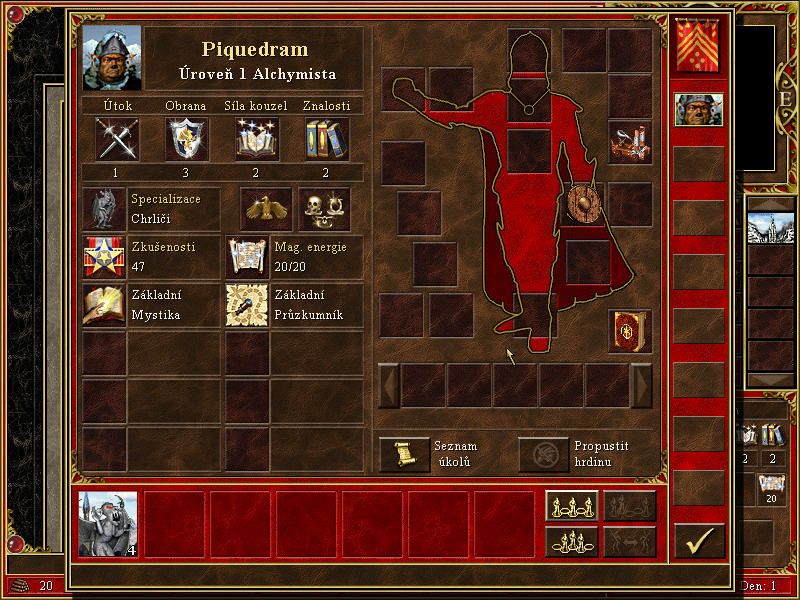Inspect the Základní Průzkumník skill
Viewport: 800px width, 600px height.
[247, 305]
